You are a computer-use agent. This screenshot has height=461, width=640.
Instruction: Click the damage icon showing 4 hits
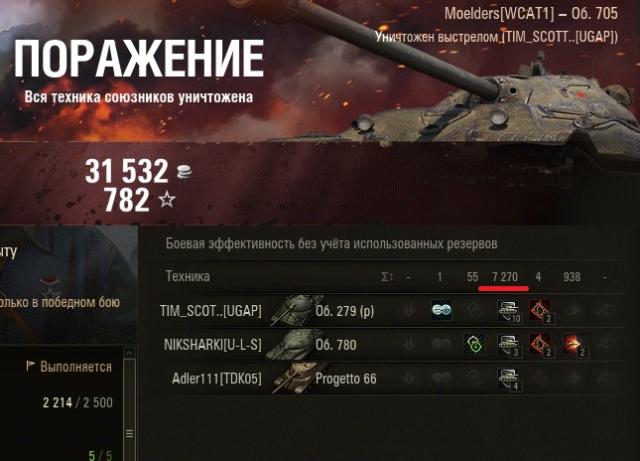(x=508, y=379)
